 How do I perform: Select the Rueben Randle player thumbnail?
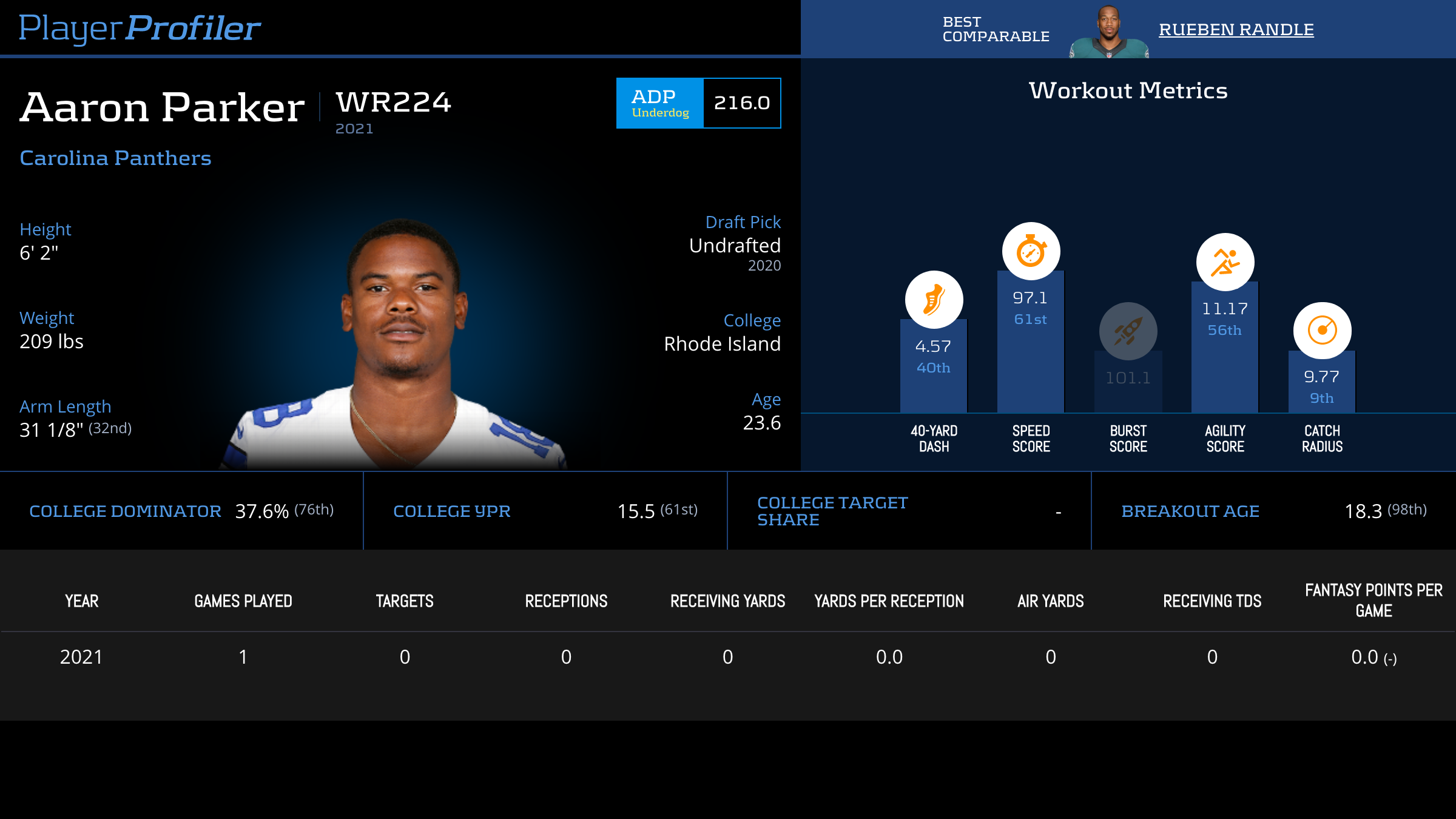pyautogui.click(x=1108, y=33)
